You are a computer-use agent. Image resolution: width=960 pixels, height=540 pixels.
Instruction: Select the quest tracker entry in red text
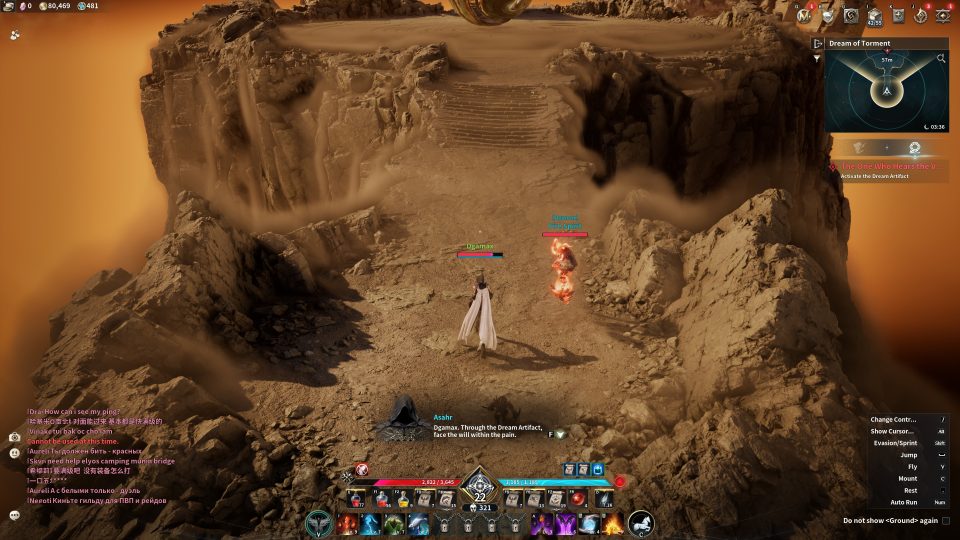[890, 166]
